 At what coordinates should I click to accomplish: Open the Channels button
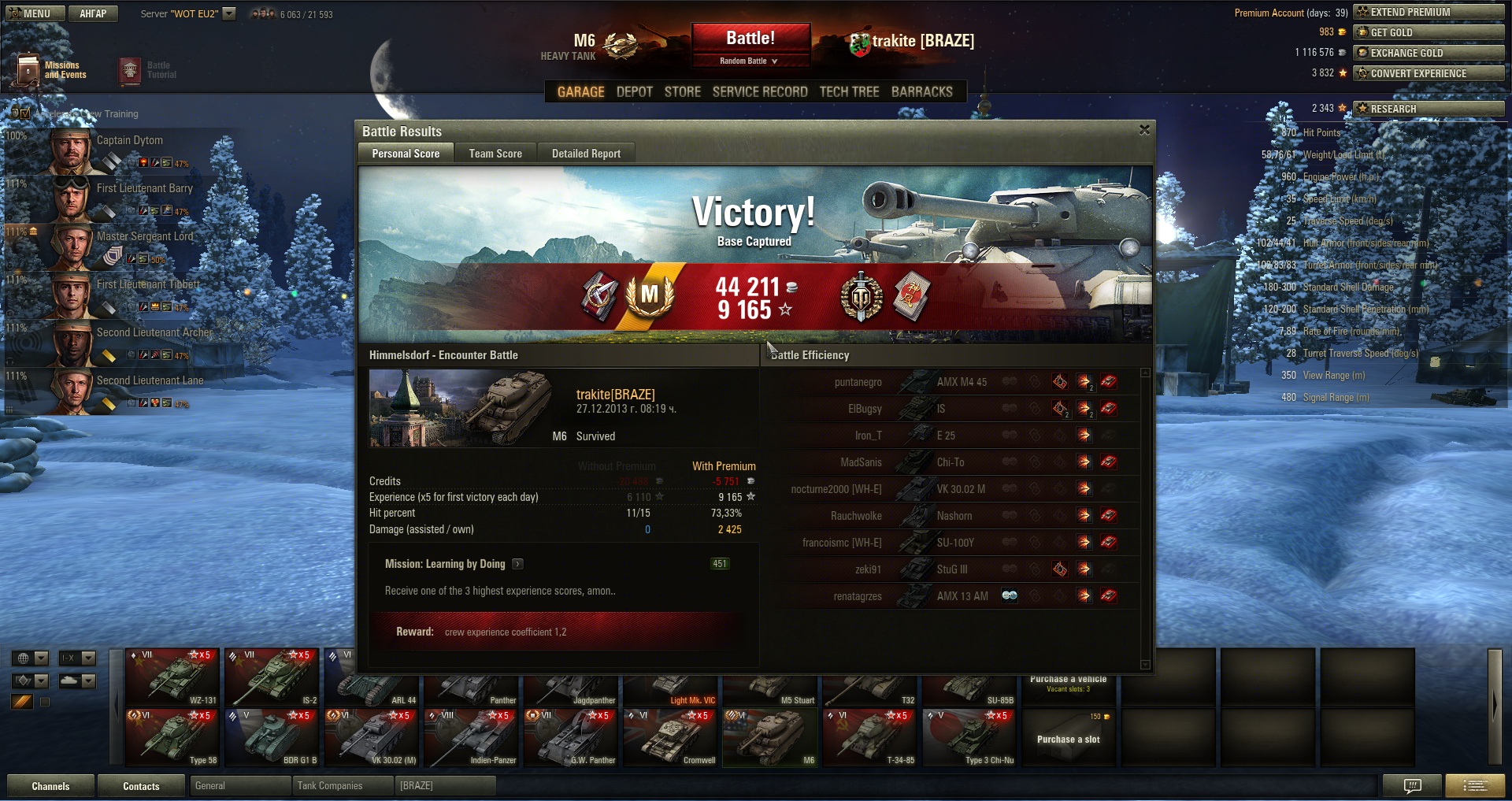point(50,786)
